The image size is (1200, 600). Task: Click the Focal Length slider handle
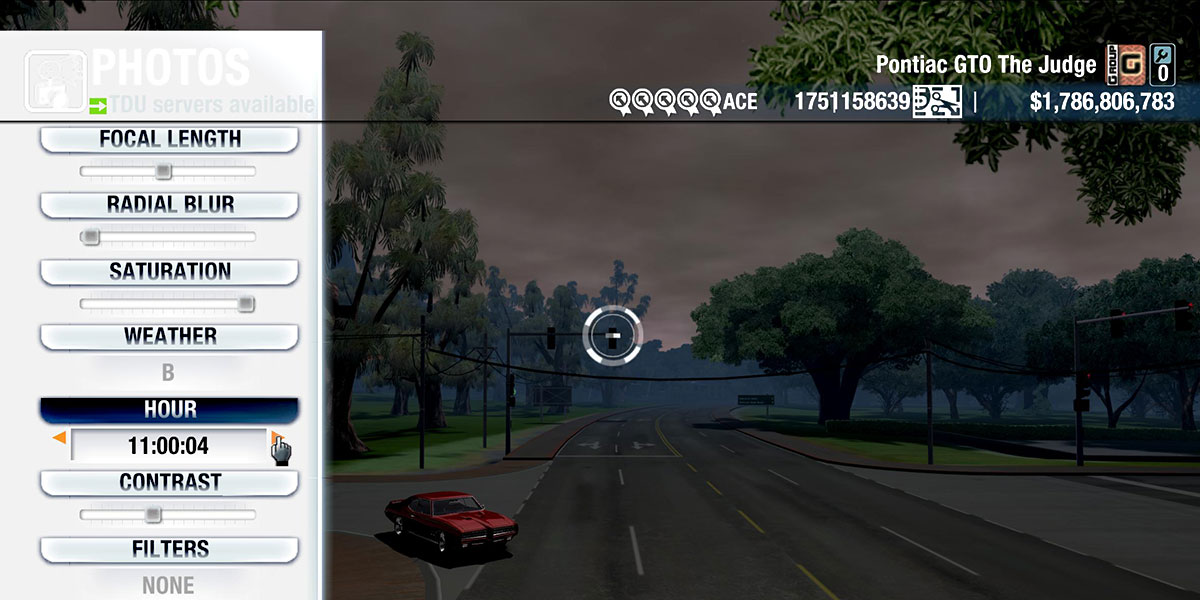pyautogui.click(x=163, y=172)
